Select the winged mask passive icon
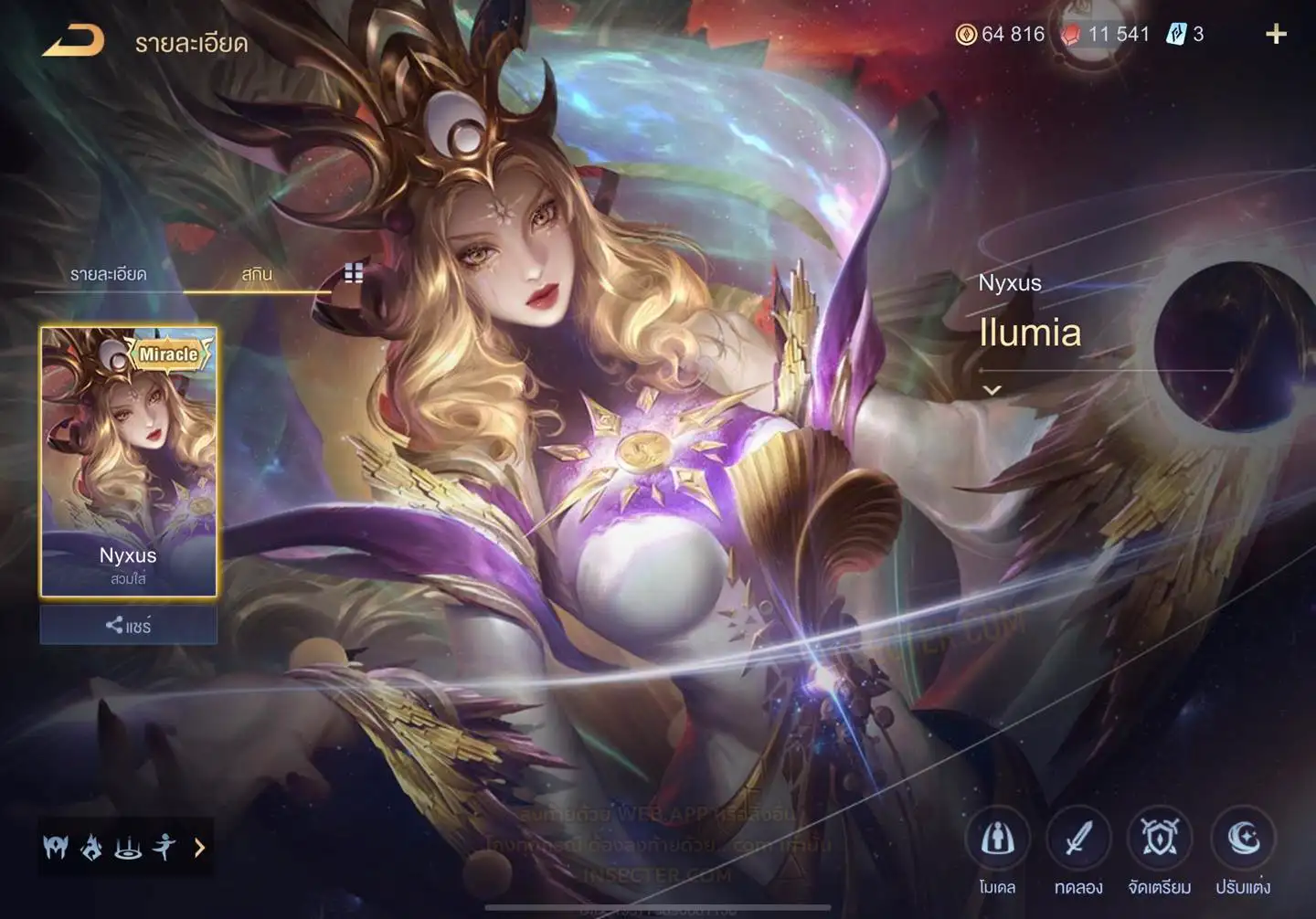The image size is (1316, 919). click(x=56, y=848)
